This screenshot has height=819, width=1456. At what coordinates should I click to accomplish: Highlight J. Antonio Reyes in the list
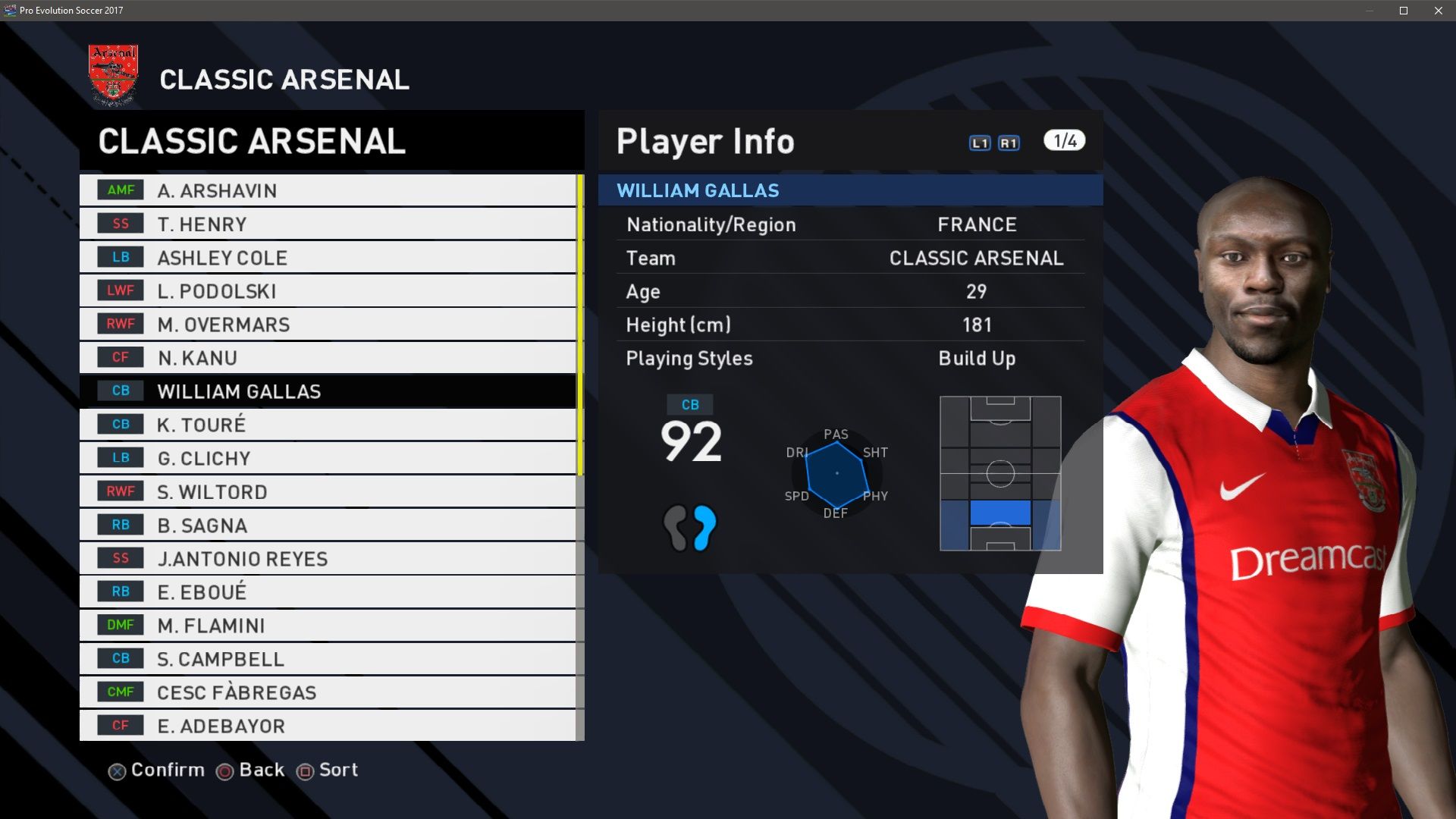coord(328,558)
